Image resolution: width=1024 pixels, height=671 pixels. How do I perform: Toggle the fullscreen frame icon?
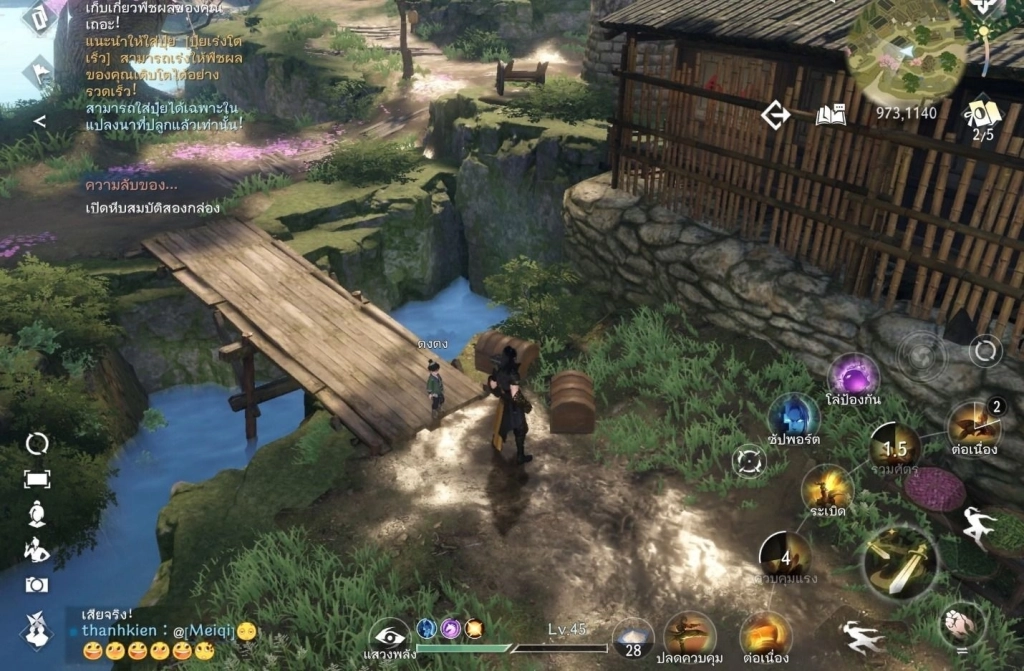click(37, 479)
